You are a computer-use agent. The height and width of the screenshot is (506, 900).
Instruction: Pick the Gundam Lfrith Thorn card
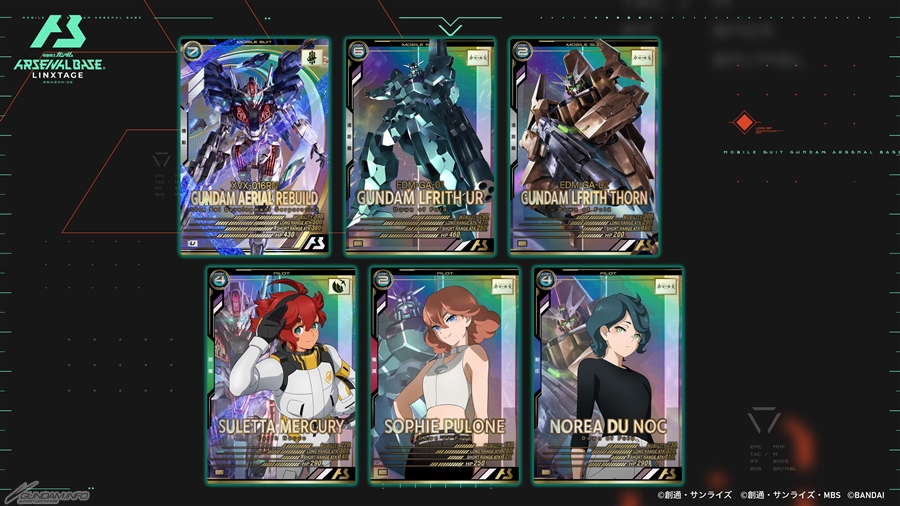pos(584,146)
